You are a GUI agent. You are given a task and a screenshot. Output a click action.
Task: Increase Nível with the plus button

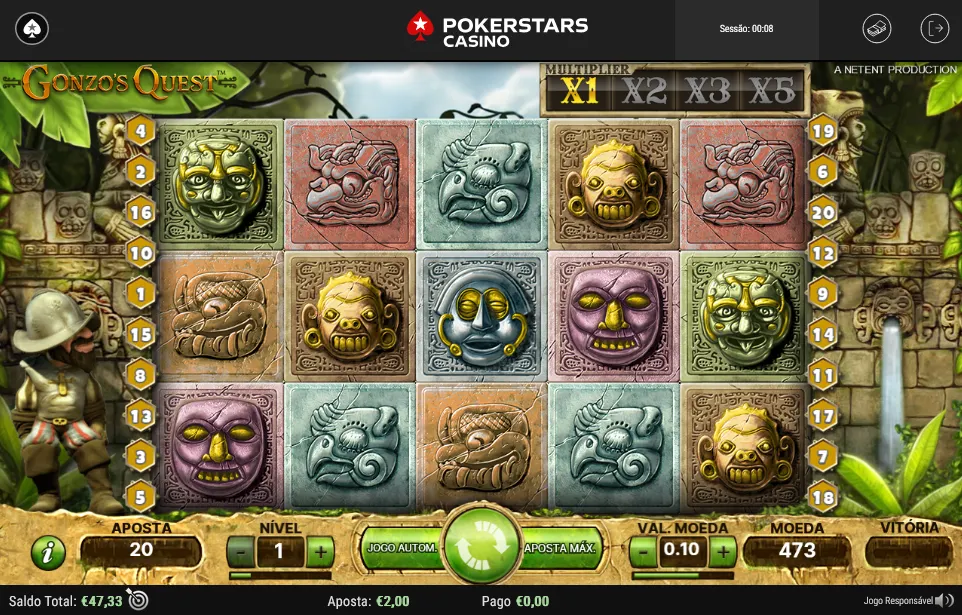click(x=319, y=551)
